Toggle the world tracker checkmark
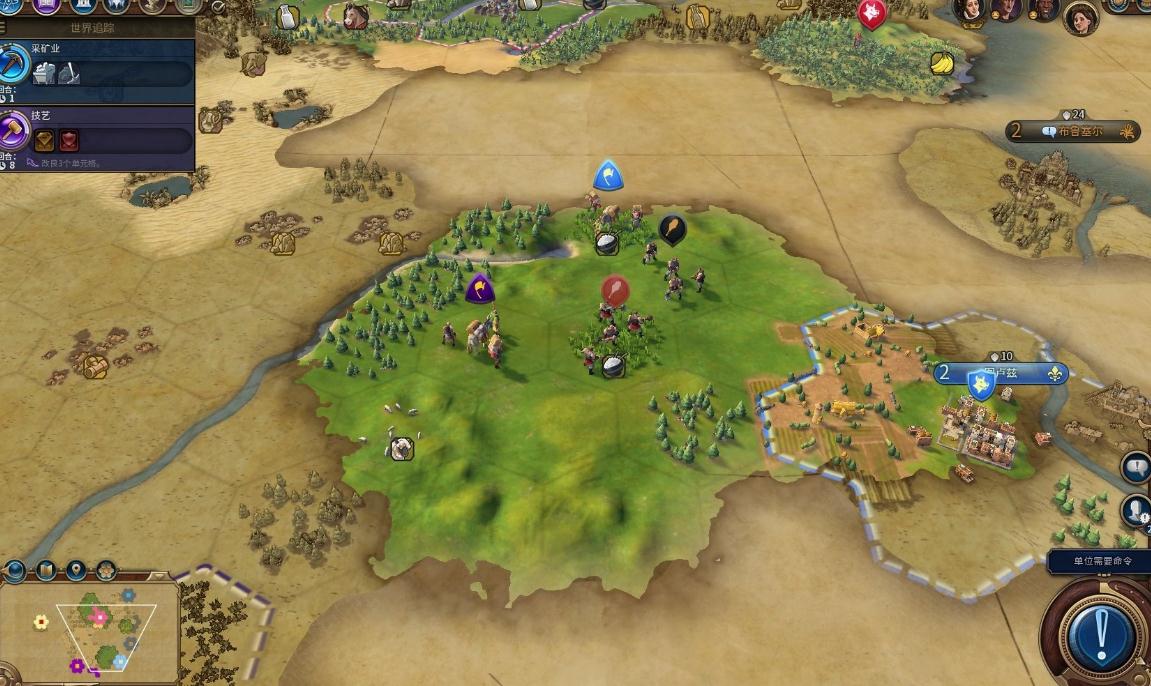This screenshot has height=686, width=1151. [x=217, y=7]
